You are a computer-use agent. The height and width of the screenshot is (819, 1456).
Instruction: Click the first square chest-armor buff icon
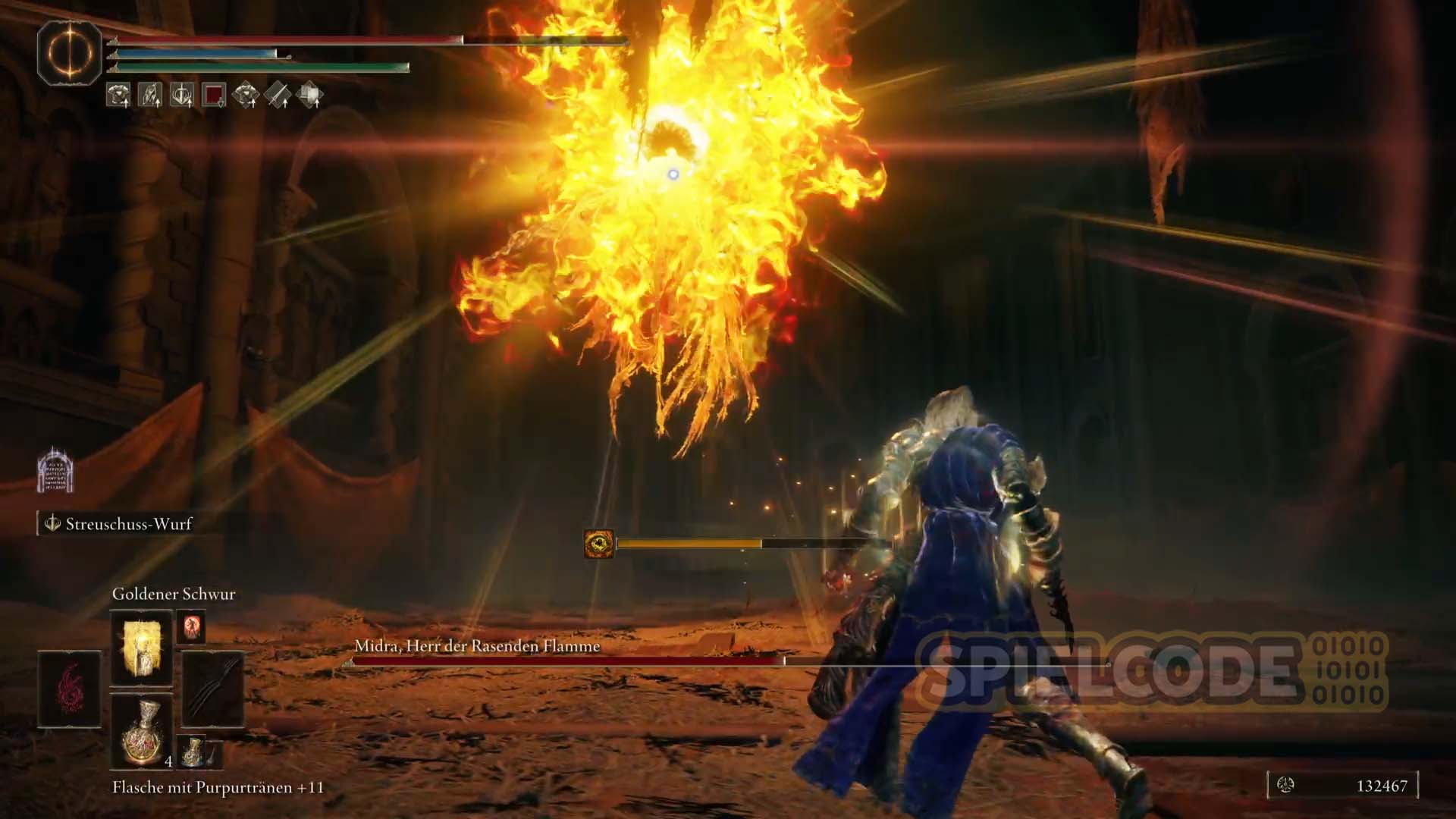coord(118,96)
